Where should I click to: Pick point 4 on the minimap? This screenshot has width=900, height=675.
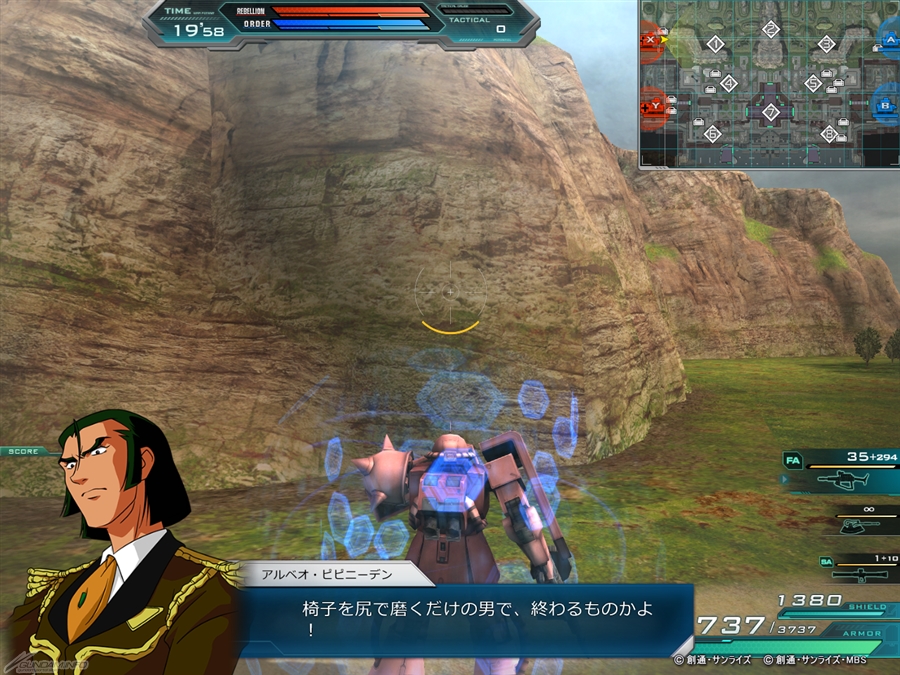point(728,83)
